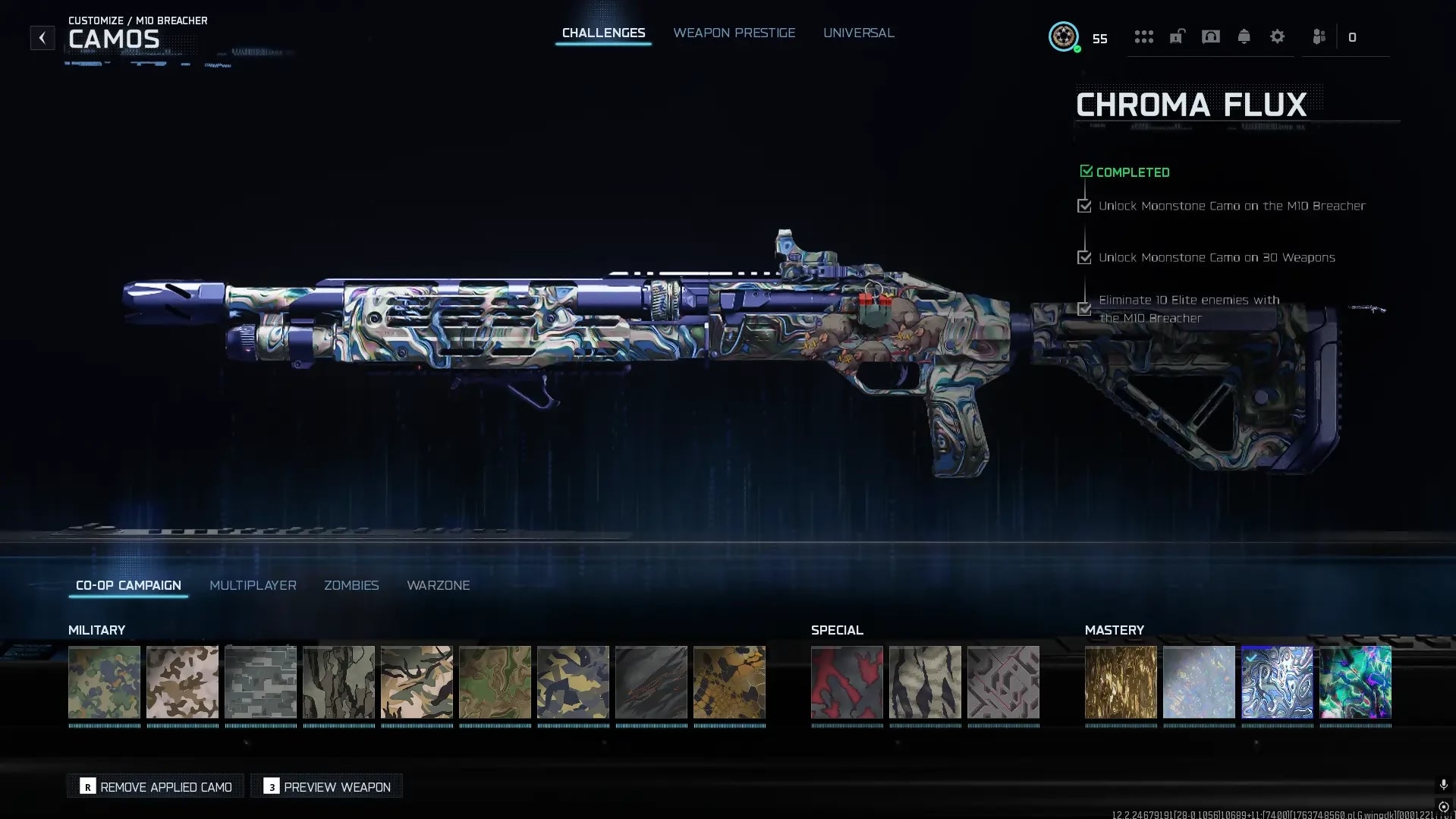This screenshot has height=819, width=1456.
Task: Select the gold Mastery camo swatch
Action: click(1121, 682)
